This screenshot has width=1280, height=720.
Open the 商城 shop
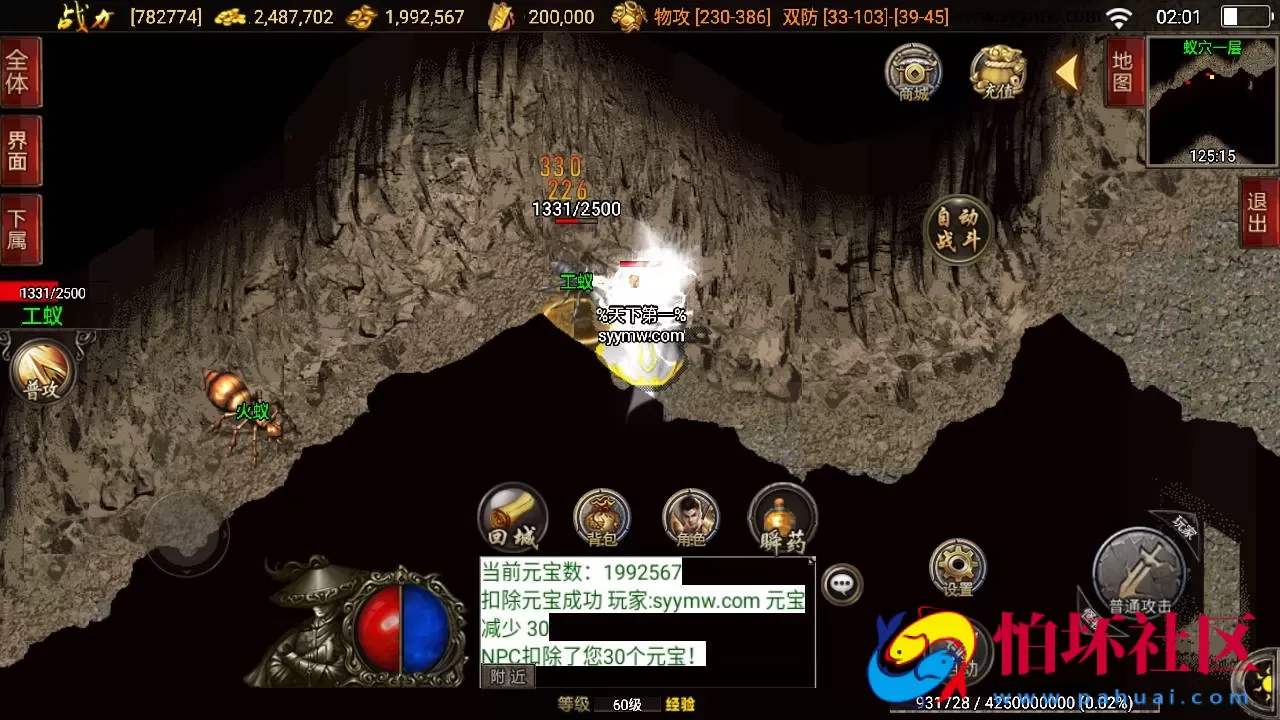point(912,74)
